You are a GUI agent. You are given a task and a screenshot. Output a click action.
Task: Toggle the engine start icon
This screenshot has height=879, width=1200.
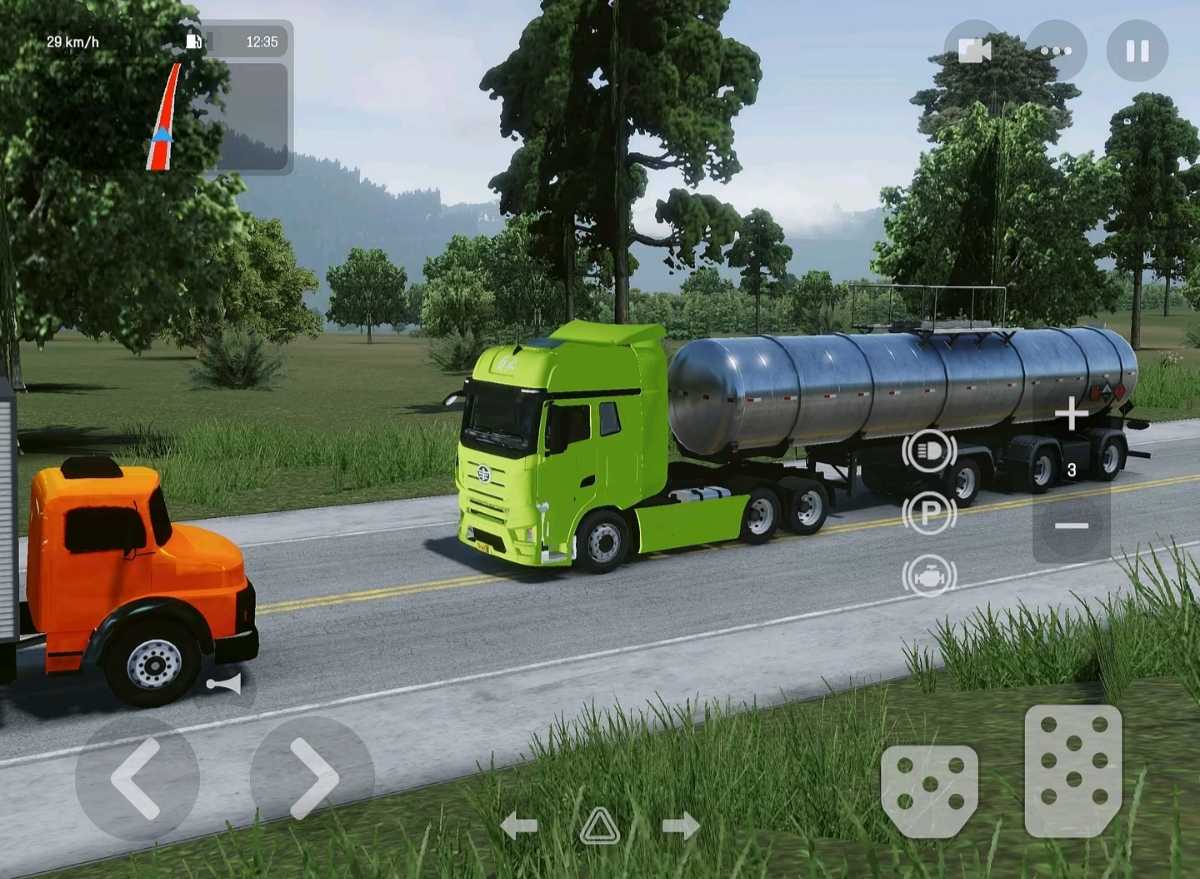(x=929, y=576)
